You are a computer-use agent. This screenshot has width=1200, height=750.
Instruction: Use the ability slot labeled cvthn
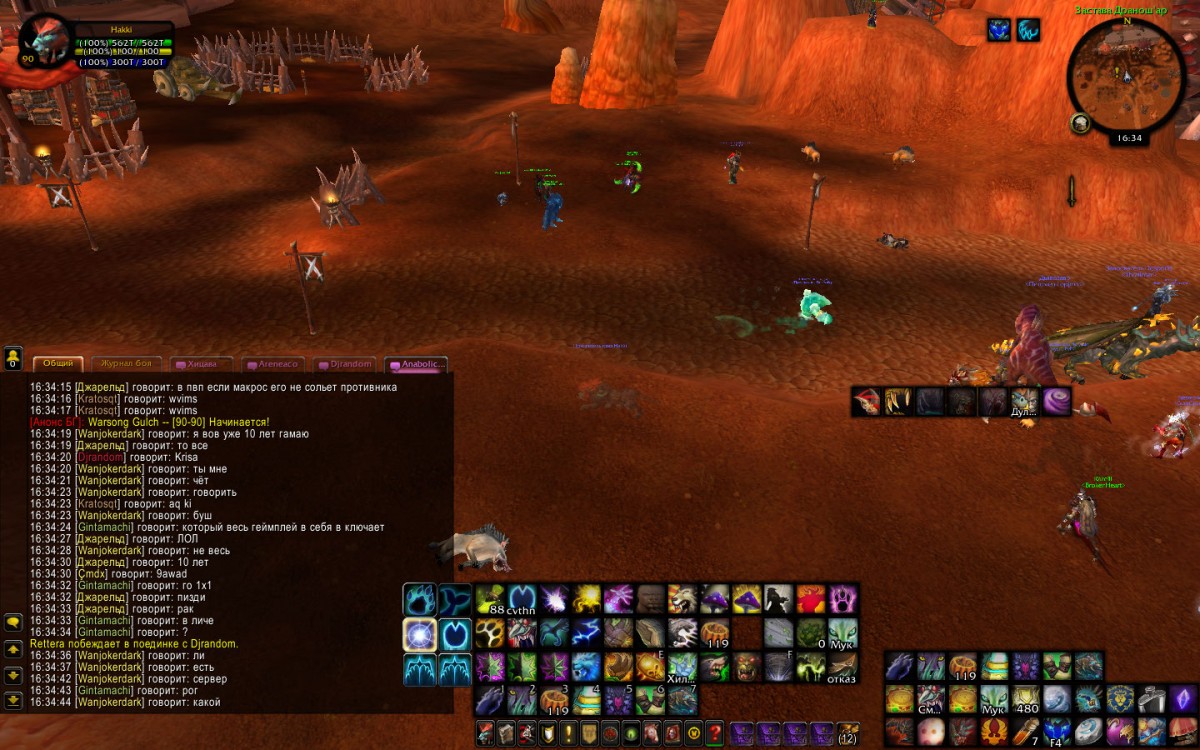click(x=522, y=600)
